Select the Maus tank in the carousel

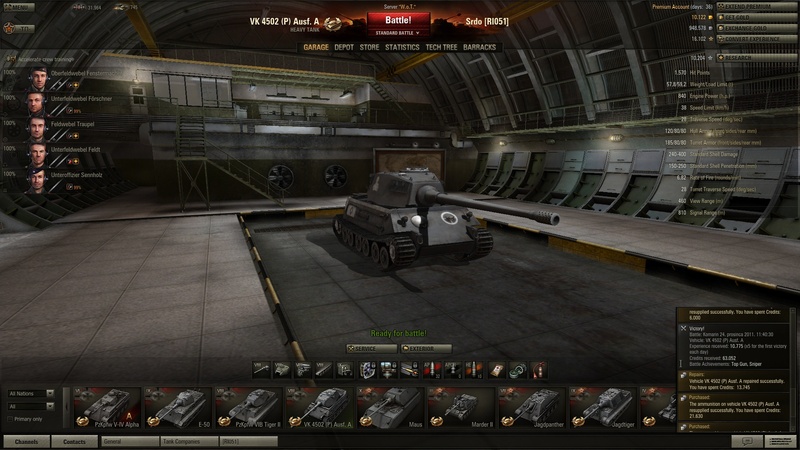click(x=392, y=408)
